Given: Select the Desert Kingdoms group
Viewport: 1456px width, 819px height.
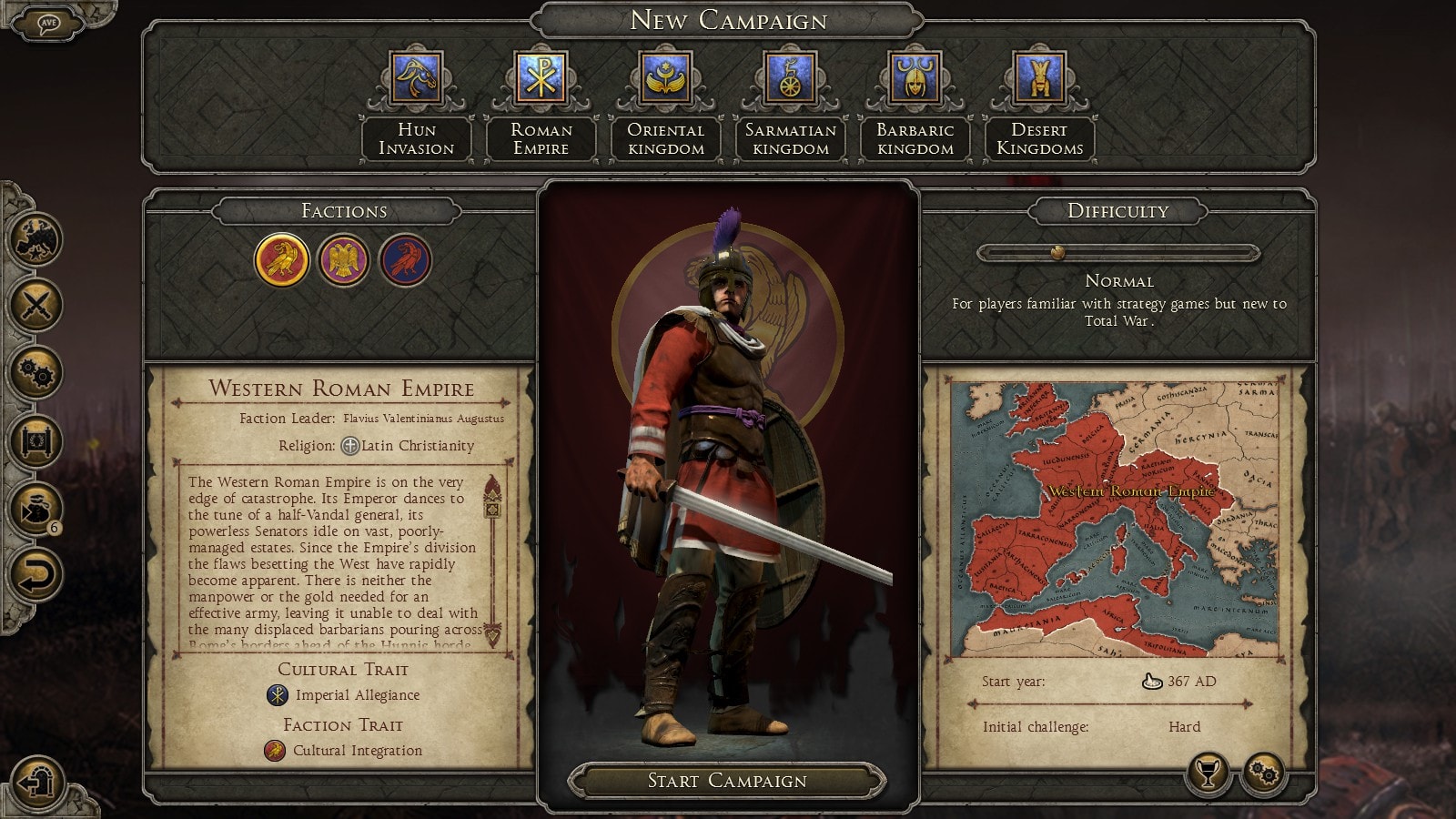Looking at the screenshot, I should (1039, 78).
